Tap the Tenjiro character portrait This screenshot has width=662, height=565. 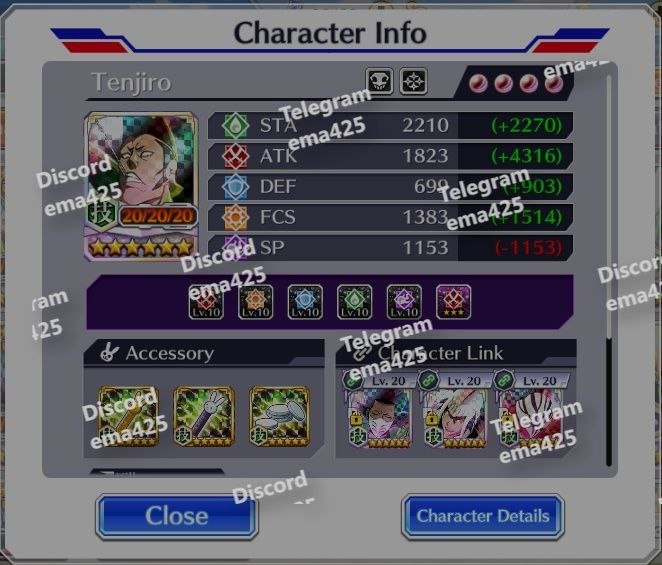(x=140, y=185)
